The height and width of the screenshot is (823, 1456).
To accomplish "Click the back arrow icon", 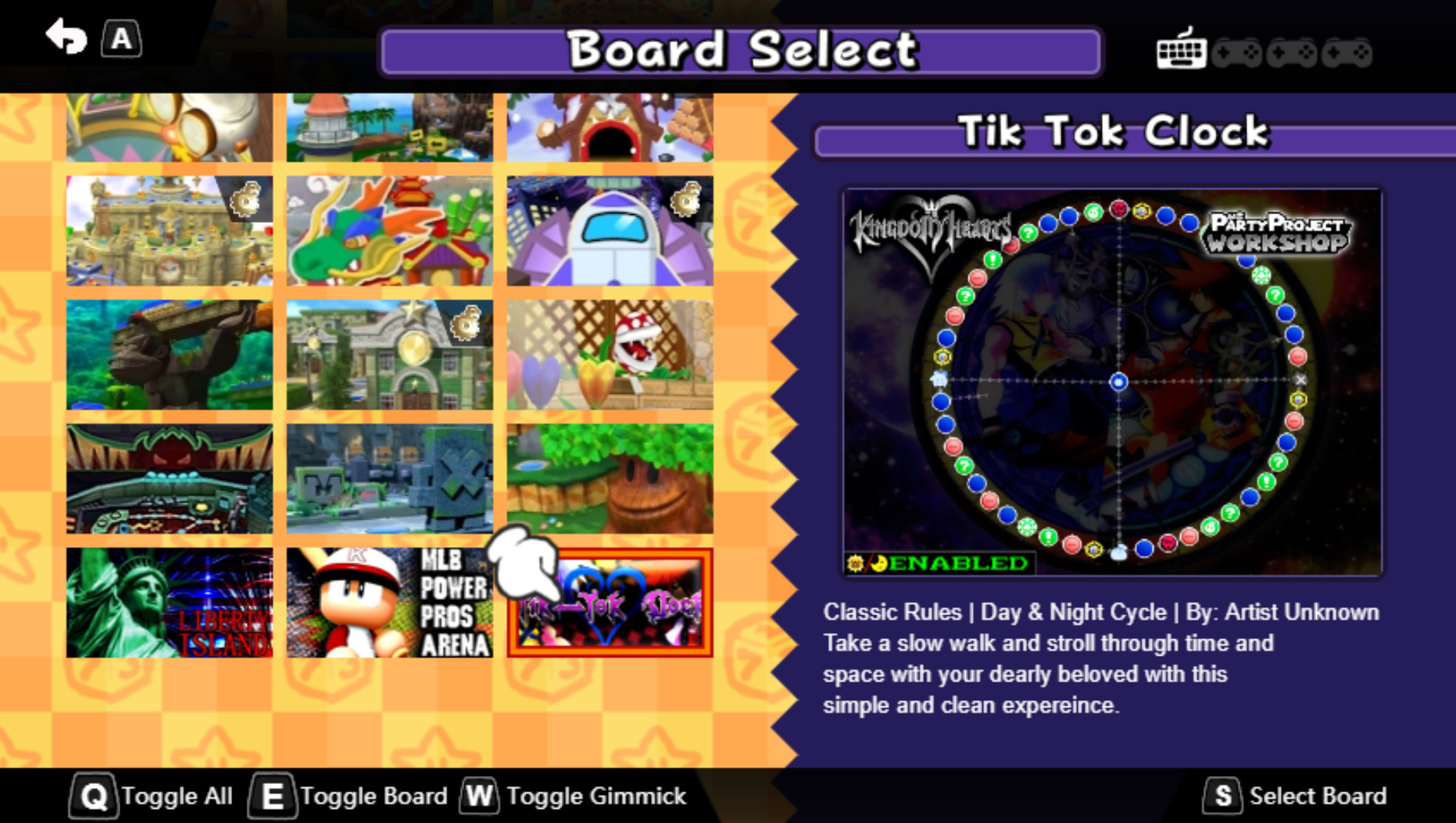I will [66, 37].
